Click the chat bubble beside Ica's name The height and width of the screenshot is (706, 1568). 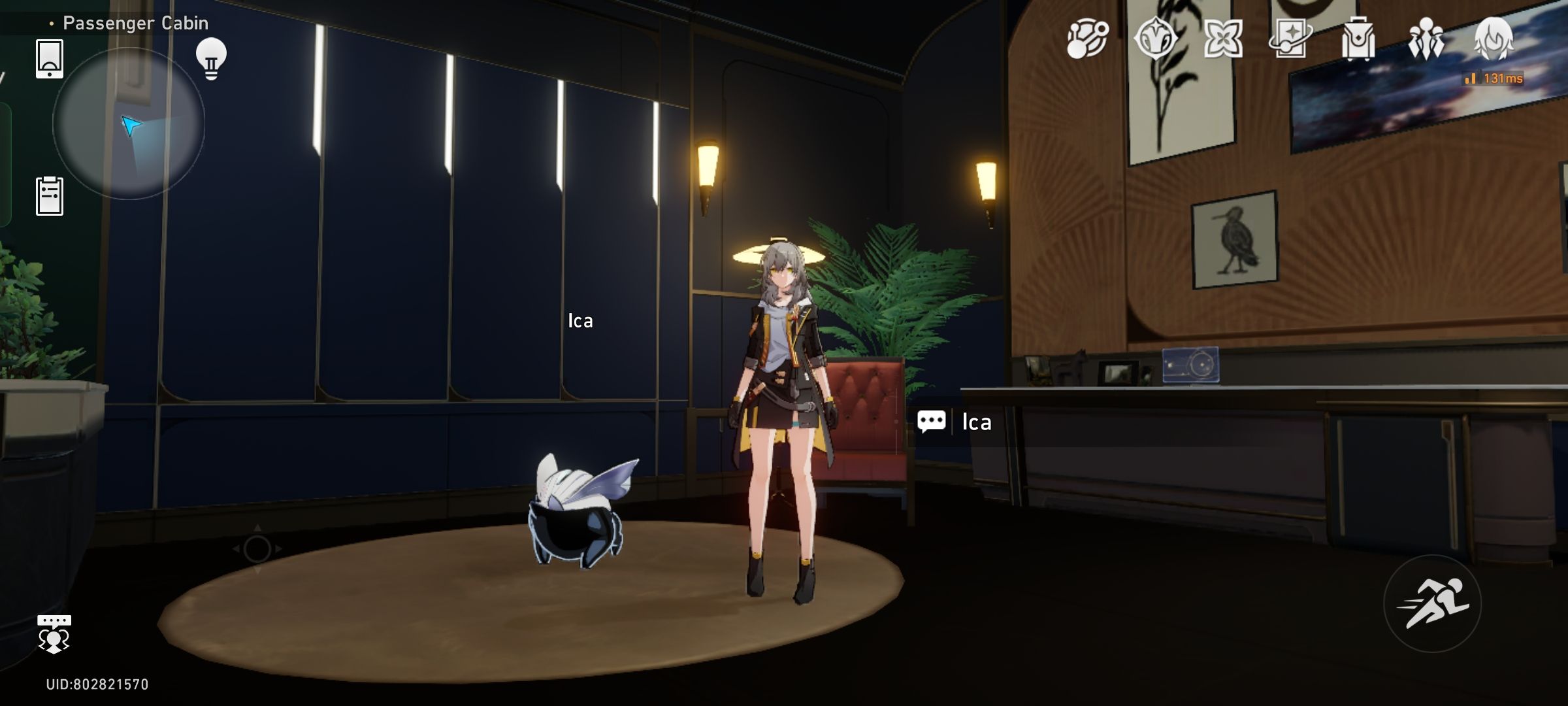click(933, 421)
